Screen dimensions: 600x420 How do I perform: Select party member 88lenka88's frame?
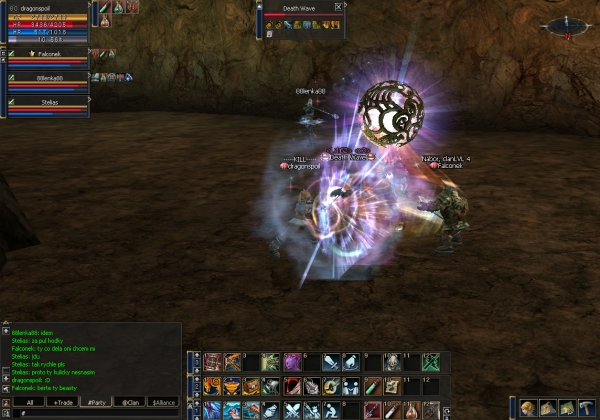point(48,81)
